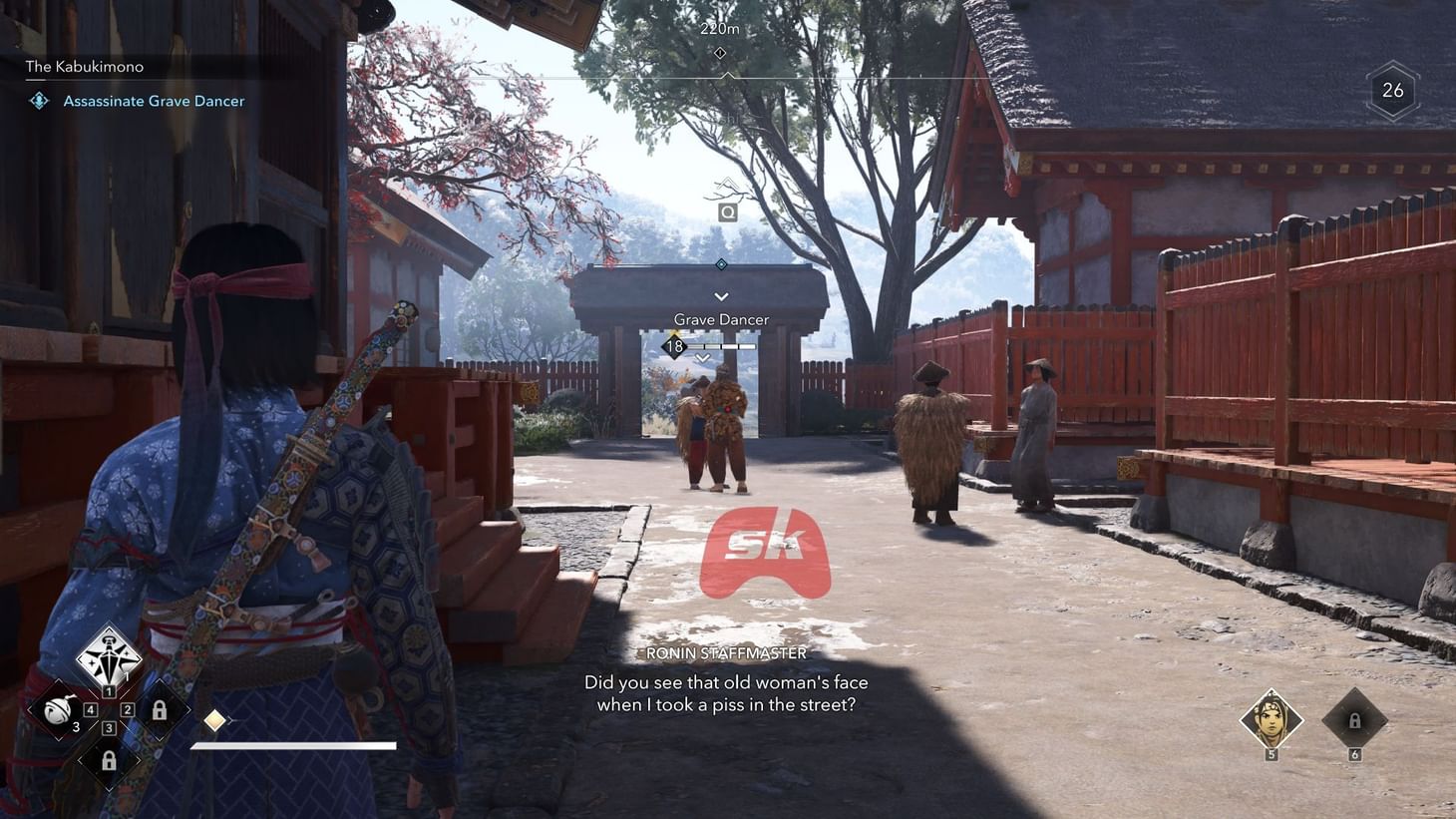Click the diamond objective marker above the gate
The width and height of the screenshot is (1456, 819).
pos(720,264)
